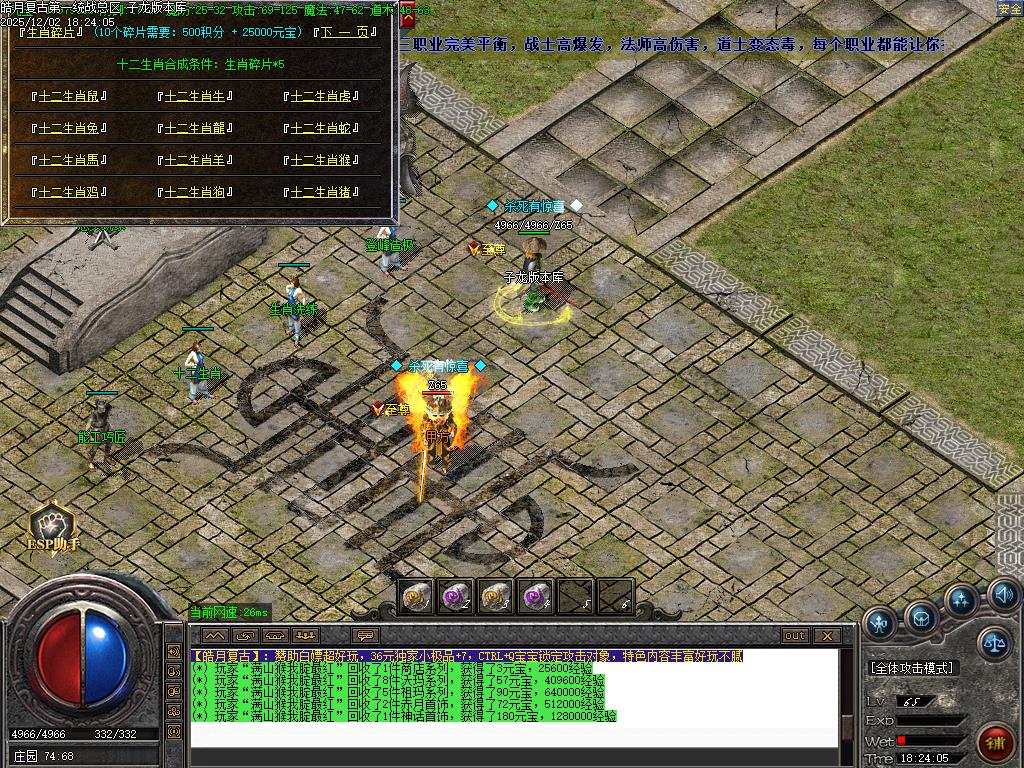Use the purple scroll in hotbar slot 2
The image size is (1024, 768).
(455, 597)
